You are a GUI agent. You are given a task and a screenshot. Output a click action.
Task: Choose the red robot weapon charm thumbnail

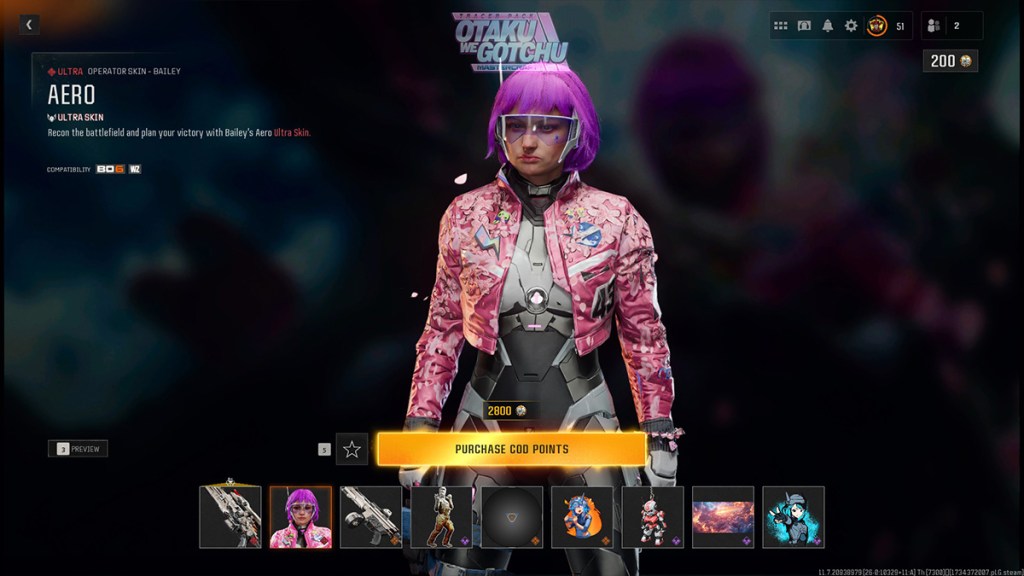pyautogui.click(x=652, y=517)
